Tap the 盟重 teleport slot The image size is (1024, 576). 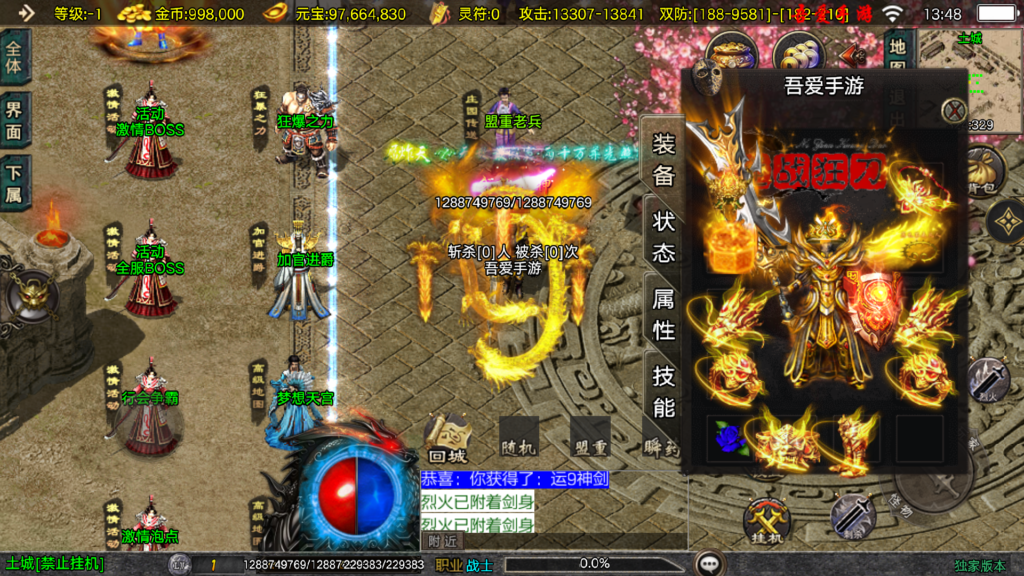[590, 437]
